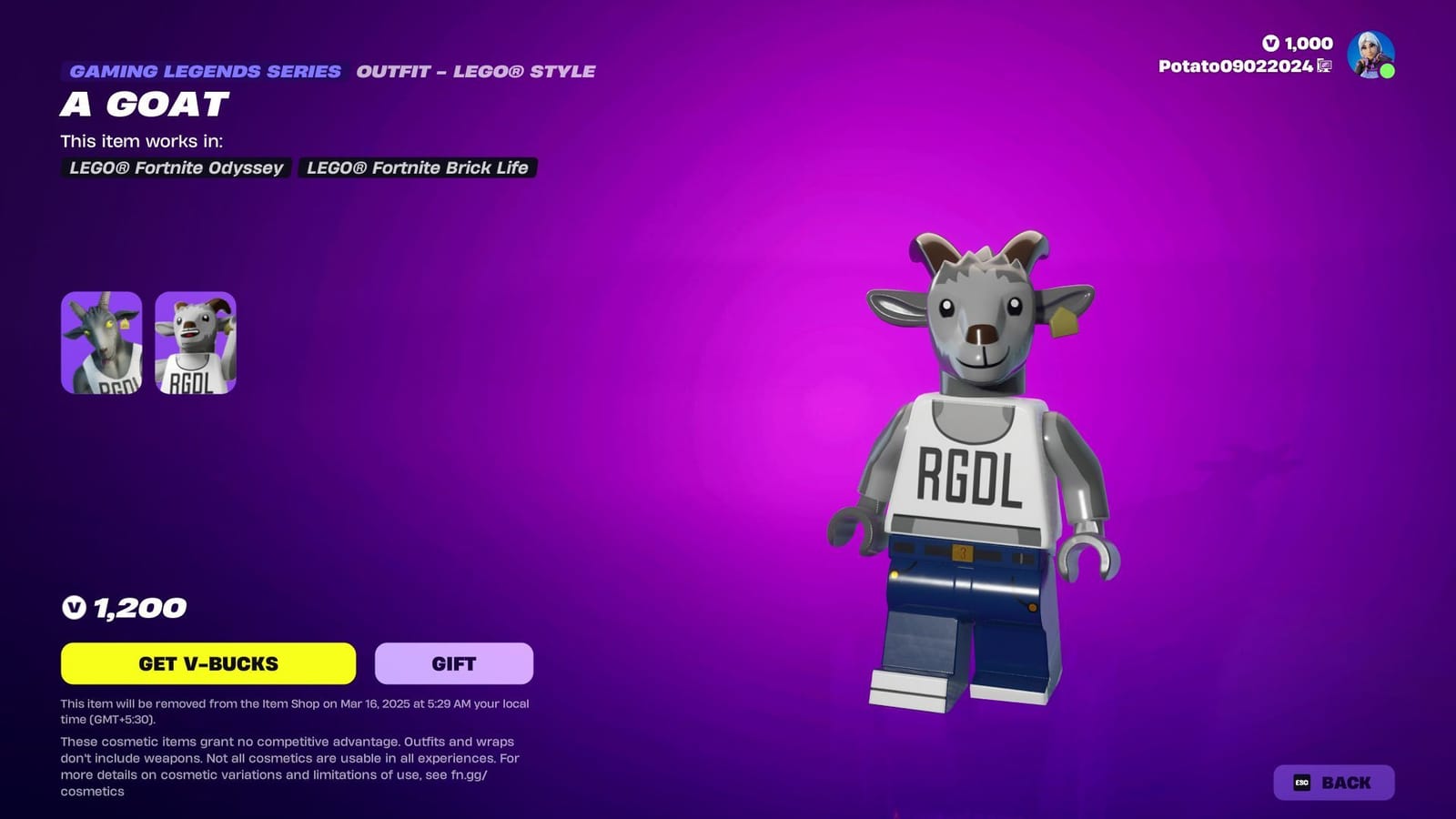The height and width of the screenshot is (819, 1456).
Task: Click the LEGO Fortnite Brick Life tag
Action: (415, 168)
